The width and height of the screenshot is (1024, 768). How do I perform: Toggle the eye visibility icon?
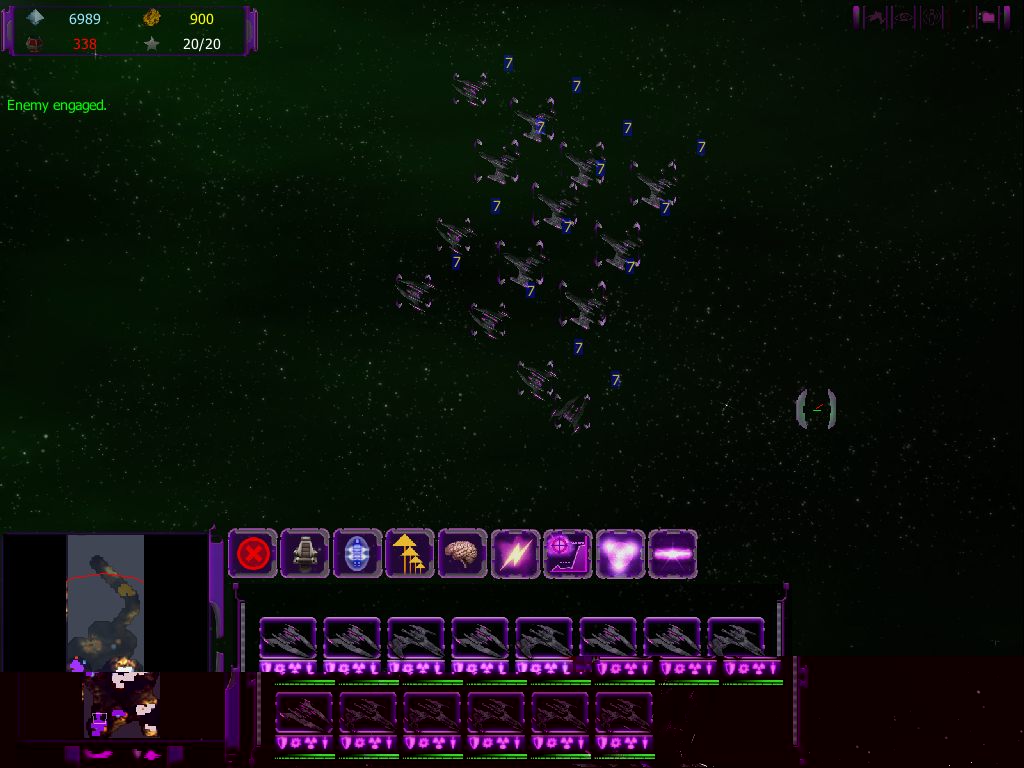point(904,17)
